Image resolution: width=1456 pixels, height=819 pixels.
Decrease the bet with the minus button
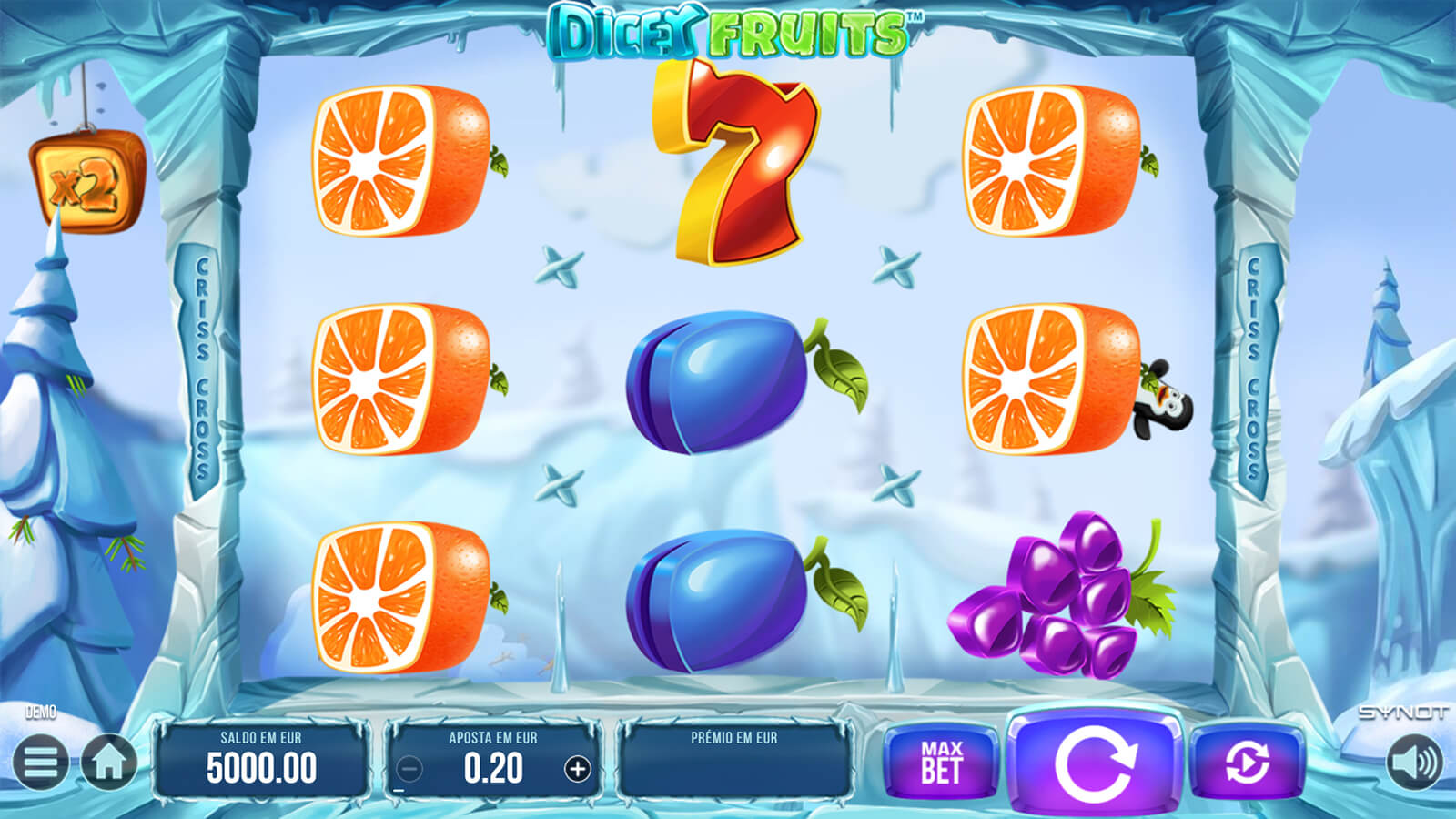coord(409,770)
